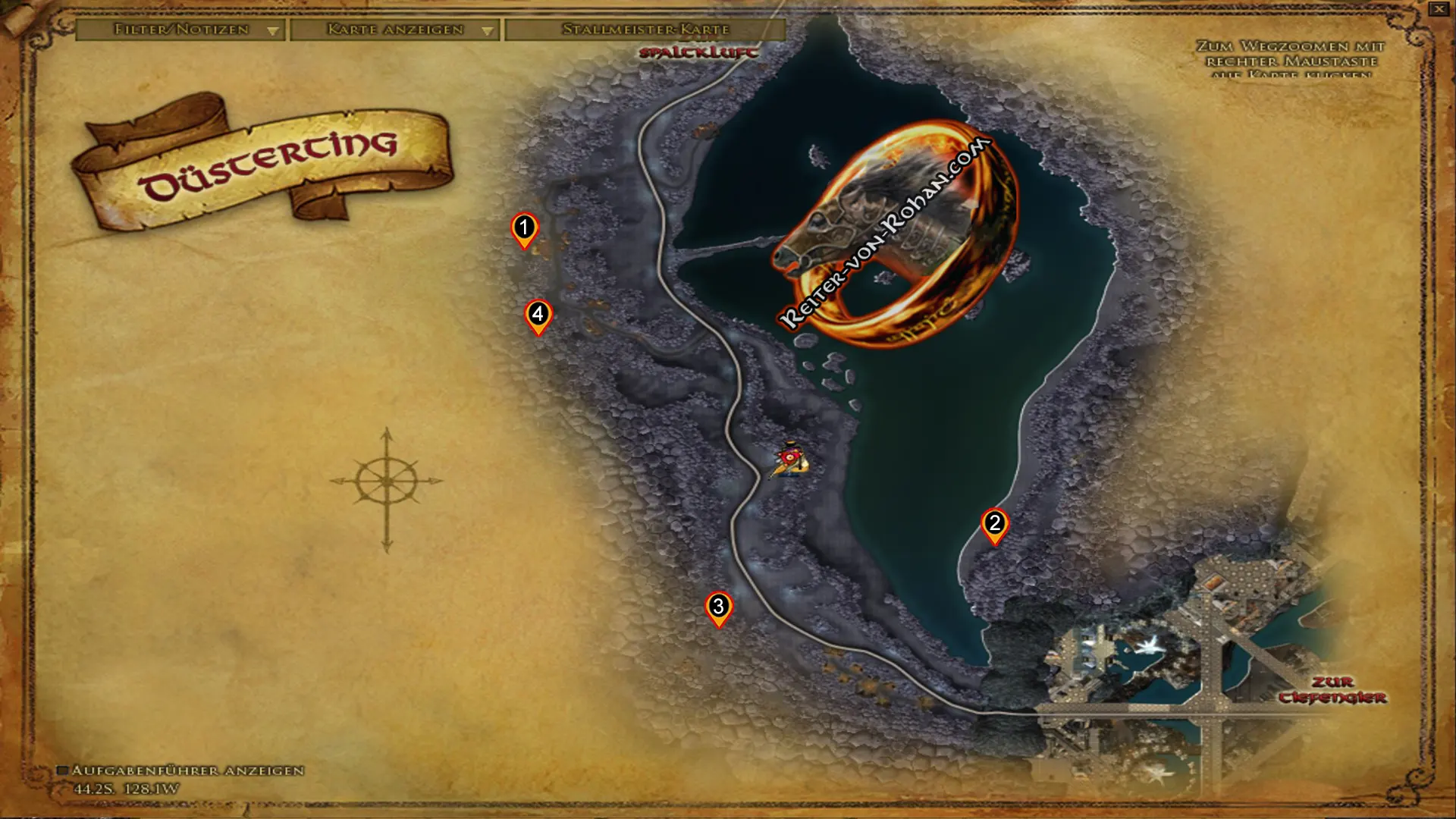Select map marker number 4
This screenshot has width=1456, height=819.
(x=538, y=315)
